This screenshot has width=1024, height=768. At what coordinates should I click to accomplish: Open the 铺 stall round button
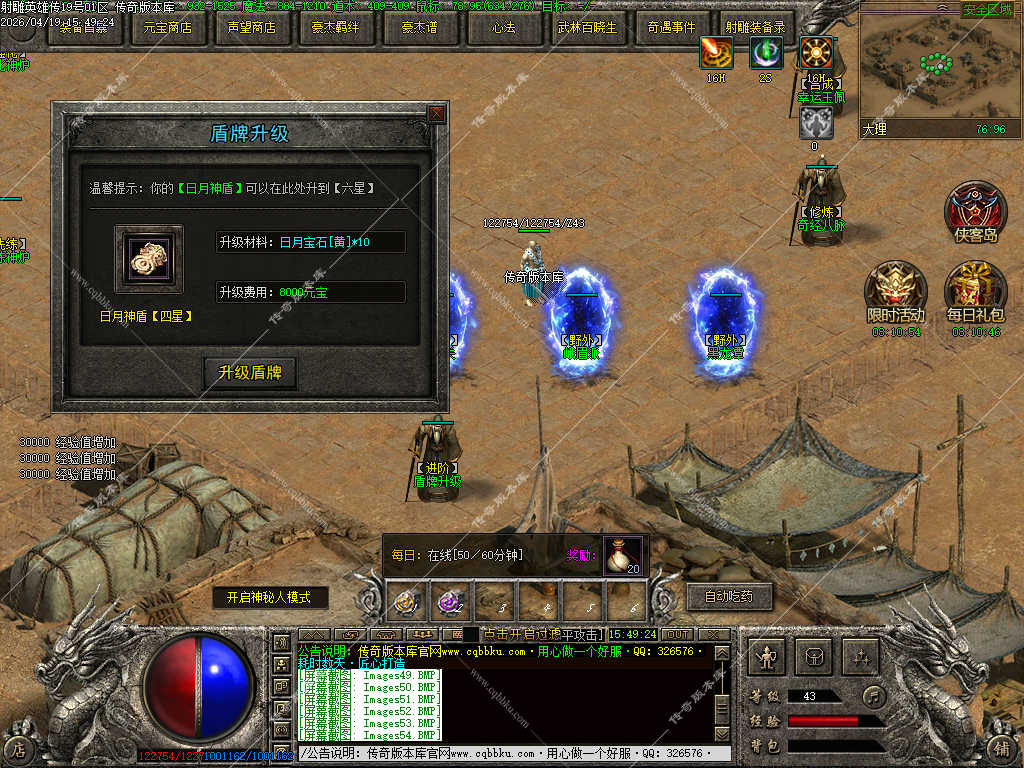click(x=1003, y=748)
